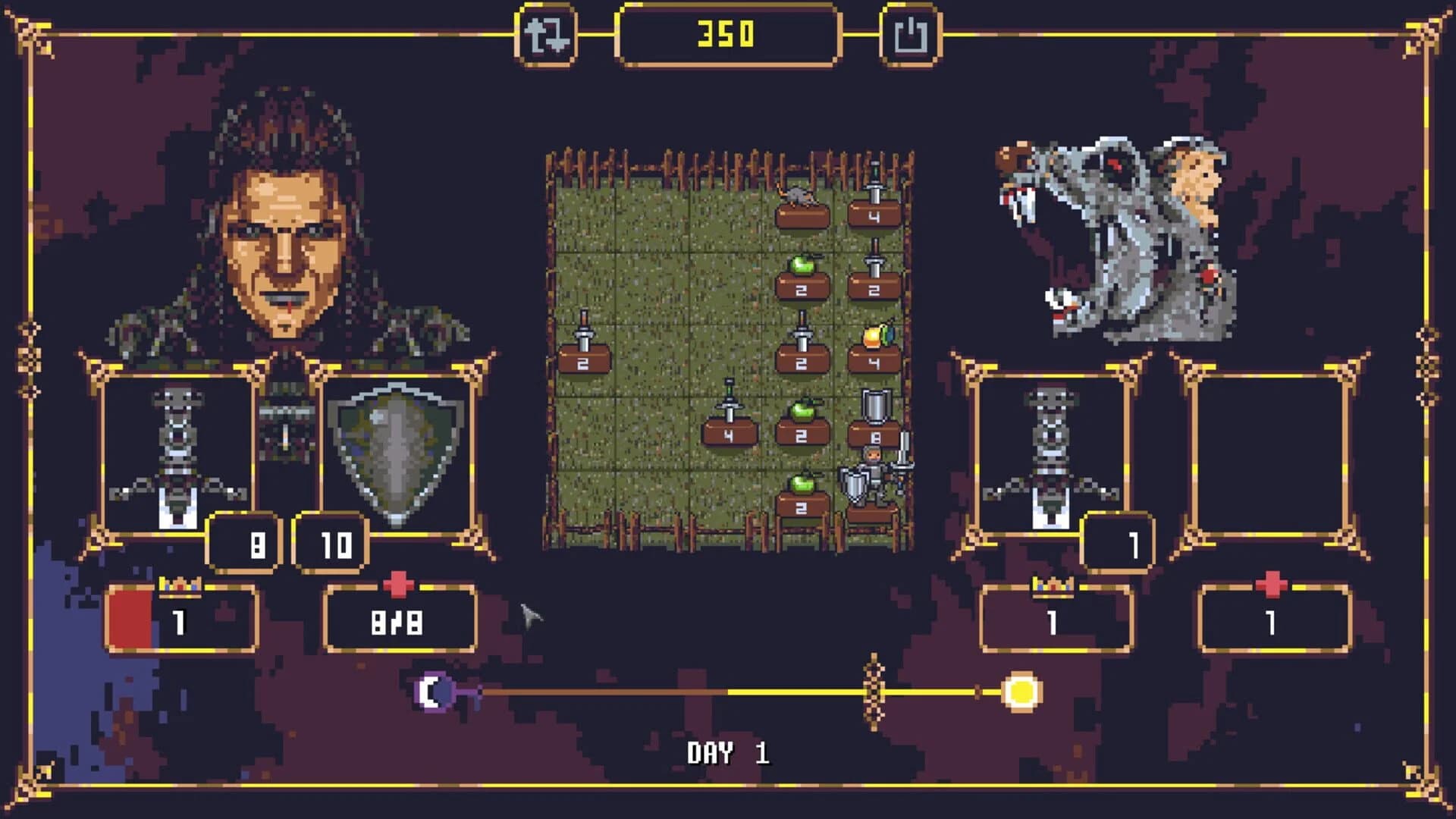Click the gold counter showing 350
This screenshot has width=1456, height=819.
click(x=724, y=34)
